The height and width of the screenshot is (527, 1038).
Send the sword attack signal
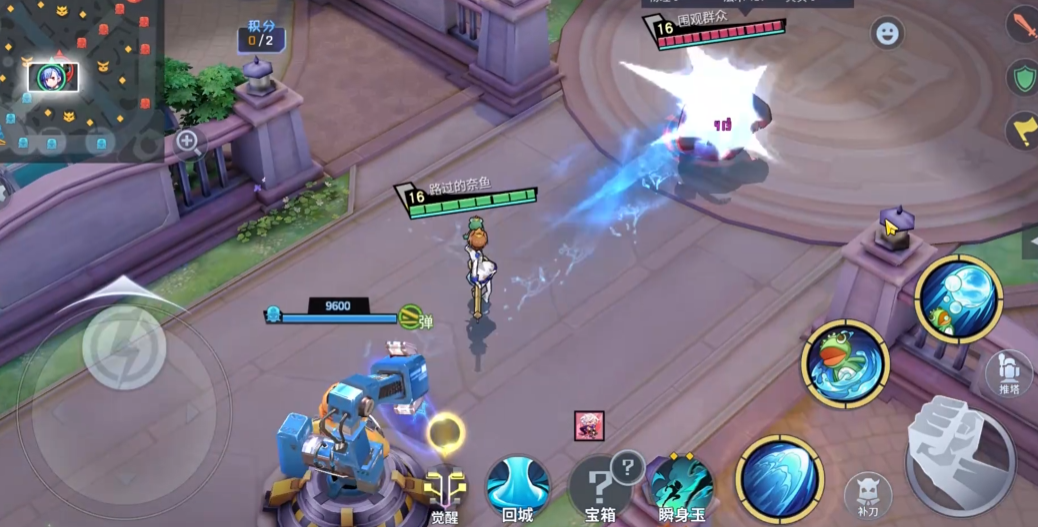point(1024,25)
